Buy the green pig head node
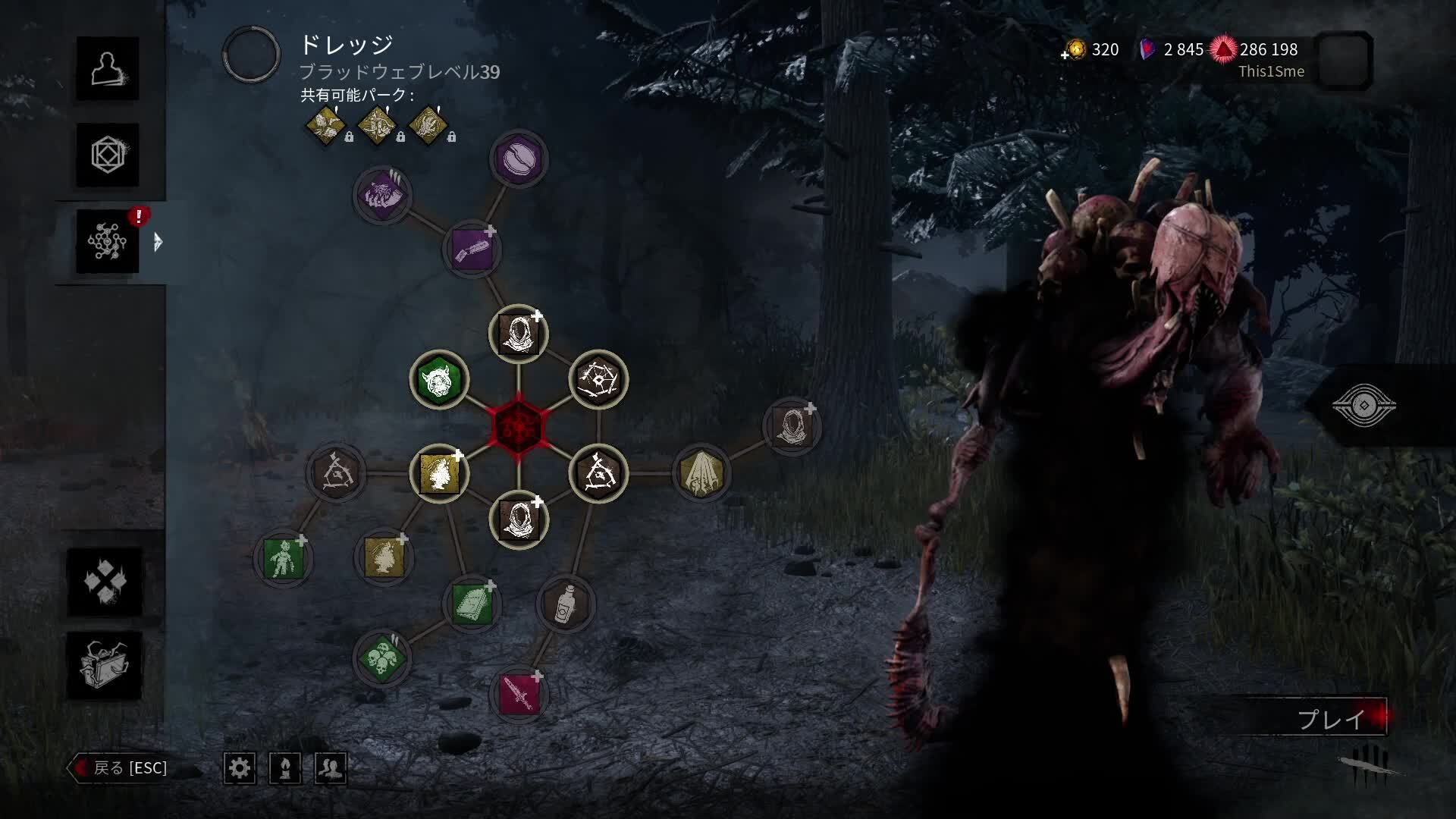Viewport: 1456px width, 819px height. [x=439, y=380]
